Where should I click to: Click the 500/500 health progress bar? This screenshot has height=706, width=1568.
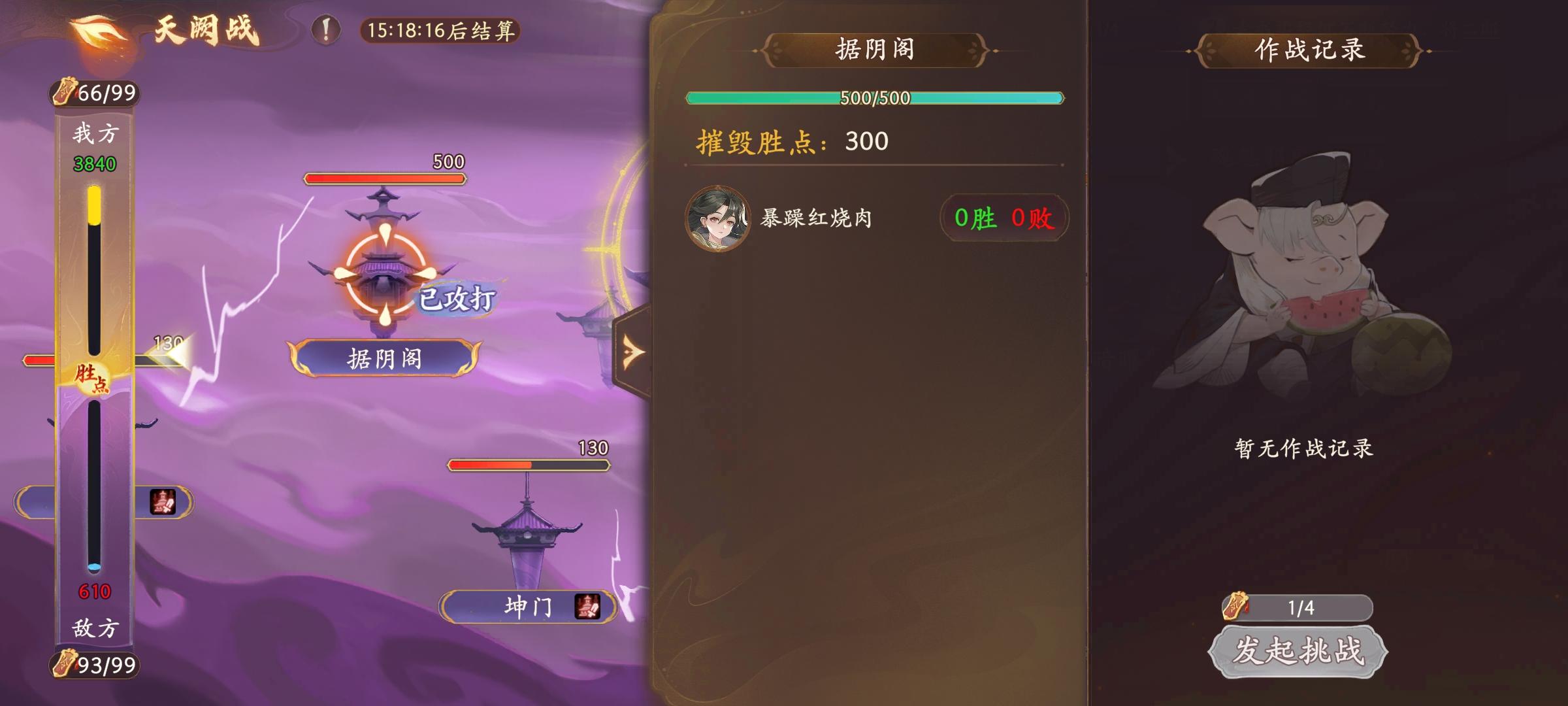pos(875,97)
